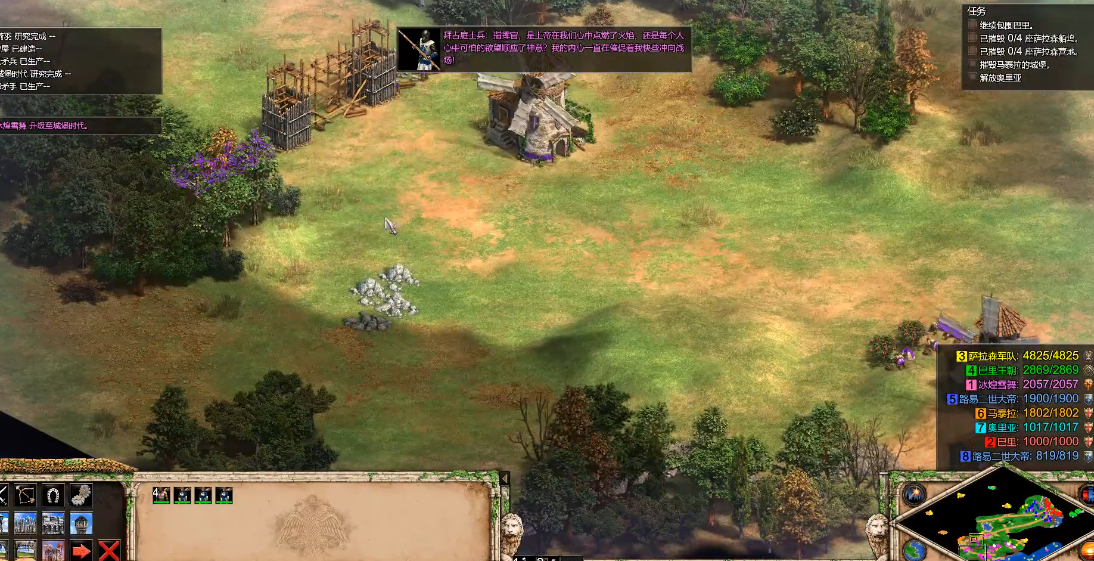Select the villager portrait marked with 4
The image size is (1094, 561).
tap(161, 495)
